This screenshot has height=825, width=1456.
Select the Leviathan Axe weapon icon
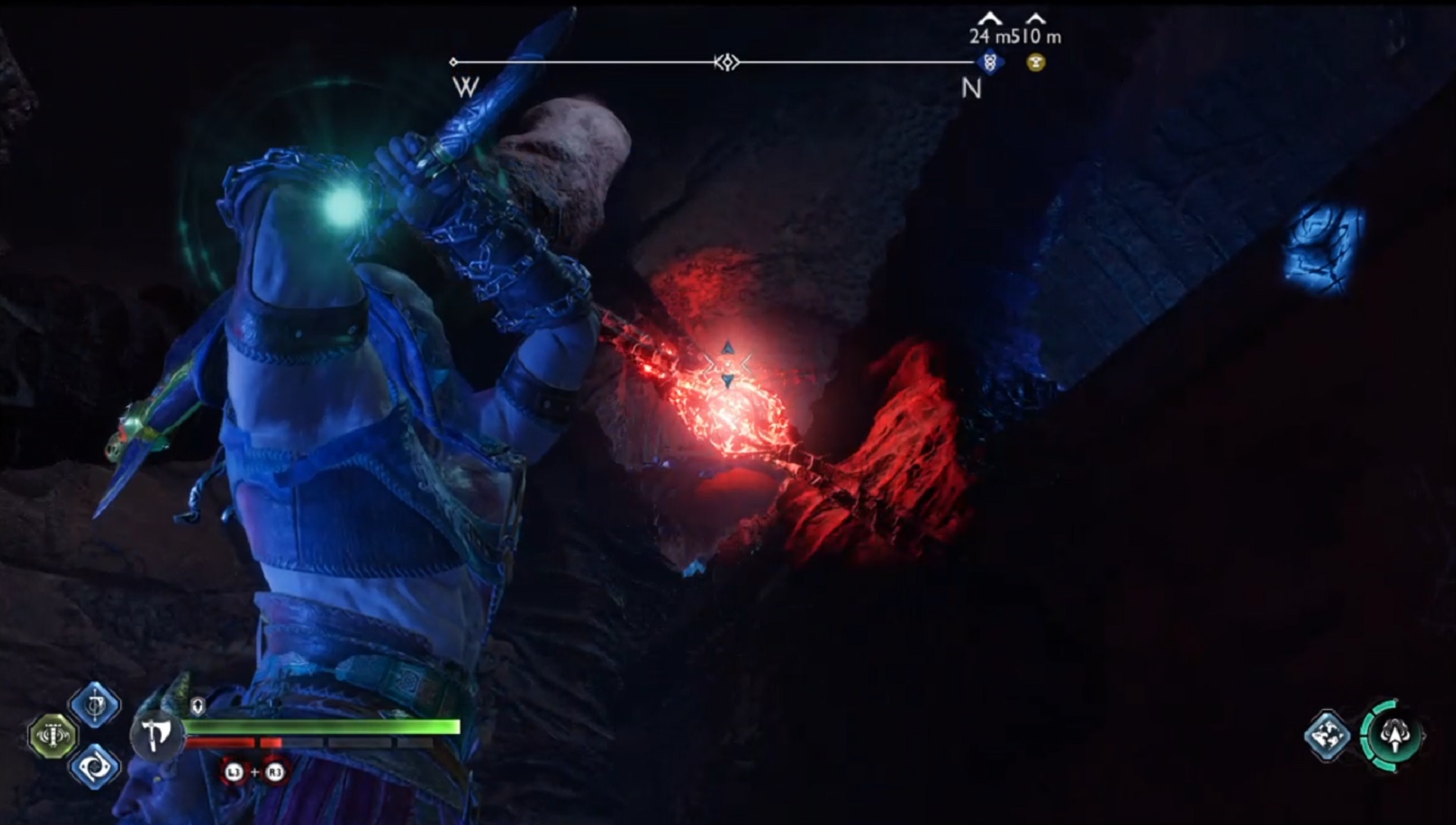pyautogui.click(x=157, y=735)
